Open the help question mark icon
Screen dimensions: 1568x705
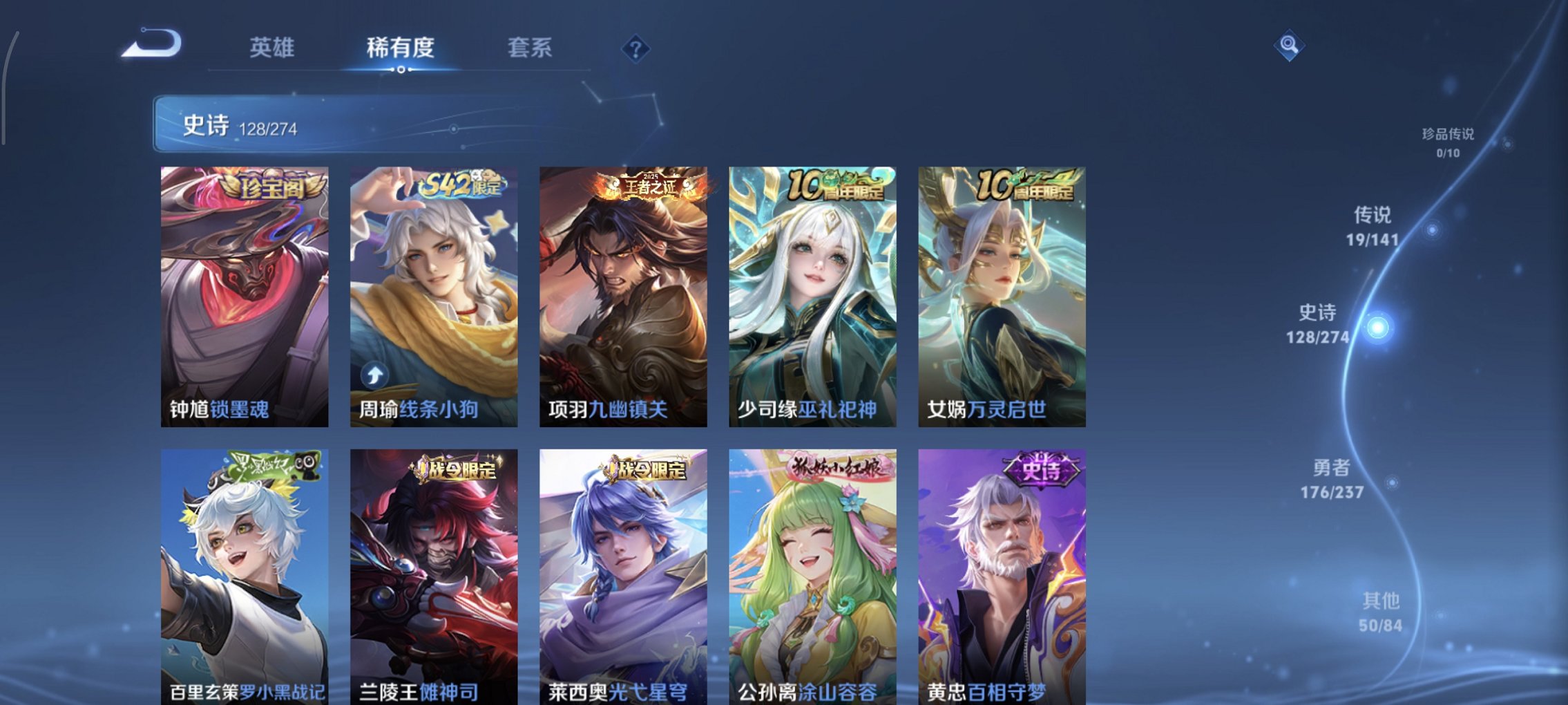636,48
